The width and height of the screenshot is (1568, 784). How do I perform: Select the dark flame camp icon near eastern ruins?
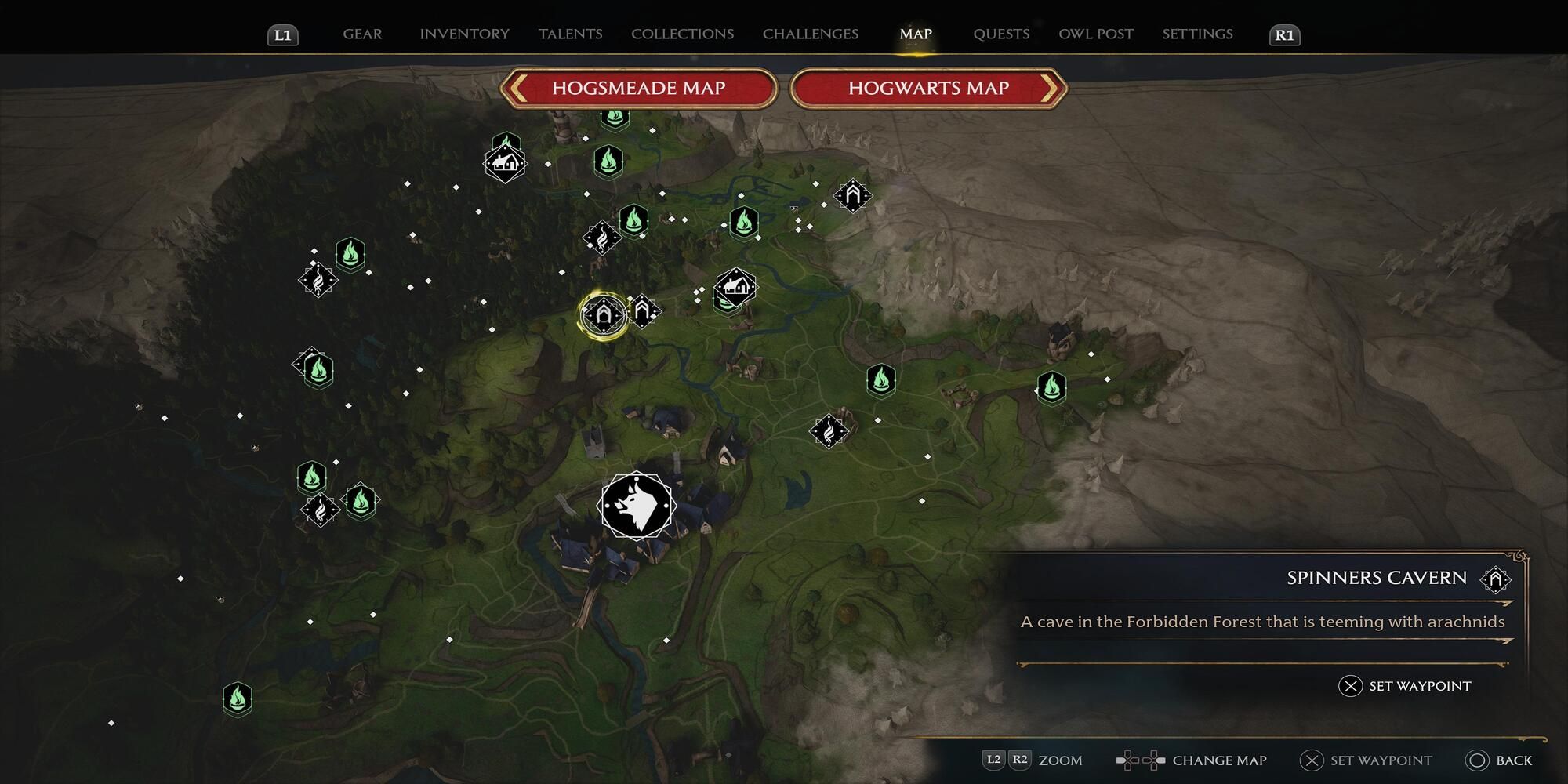[829, 430]
